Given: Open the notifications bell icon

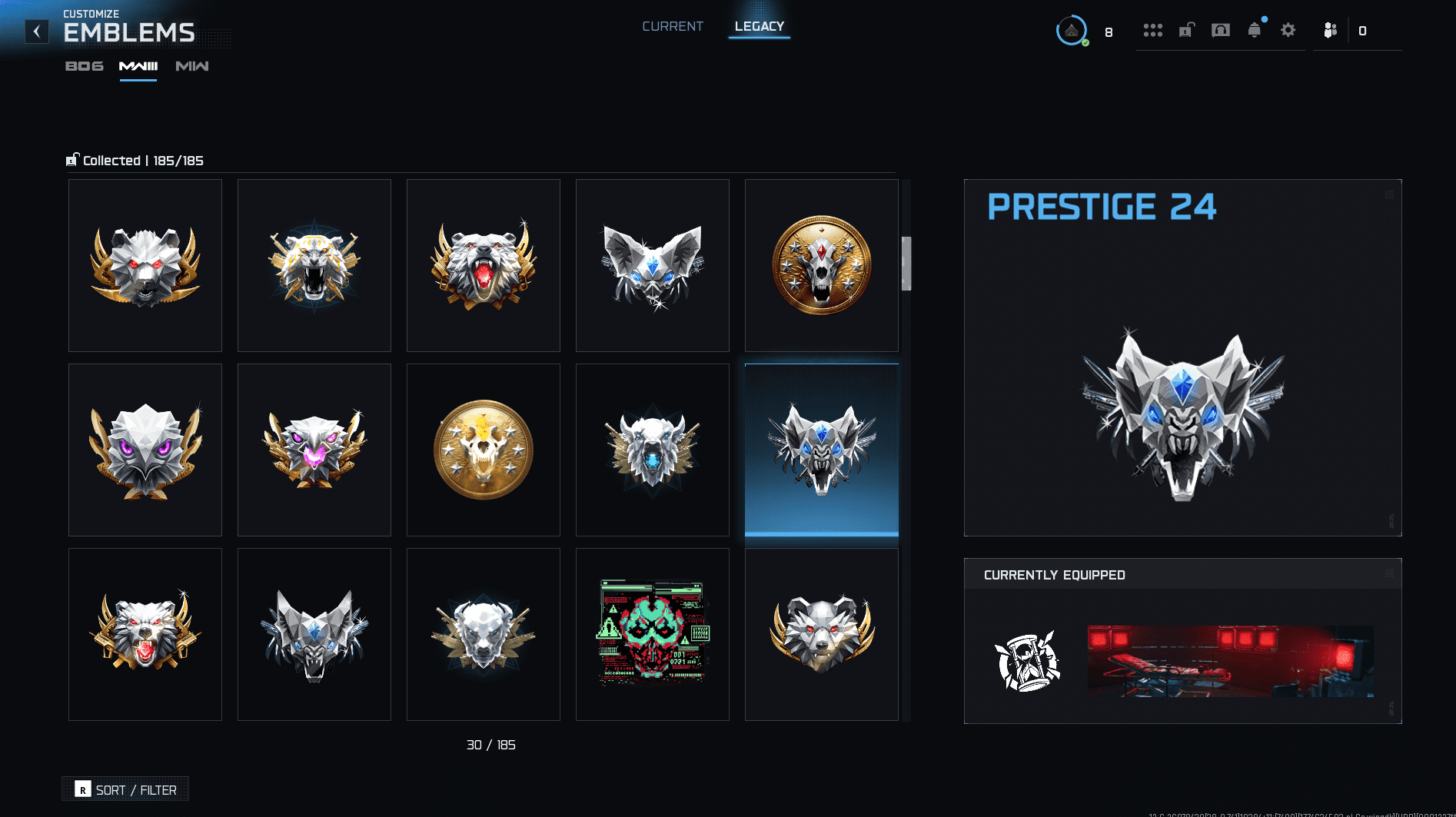Looking at the screenshot, I should coord(1255,31).
